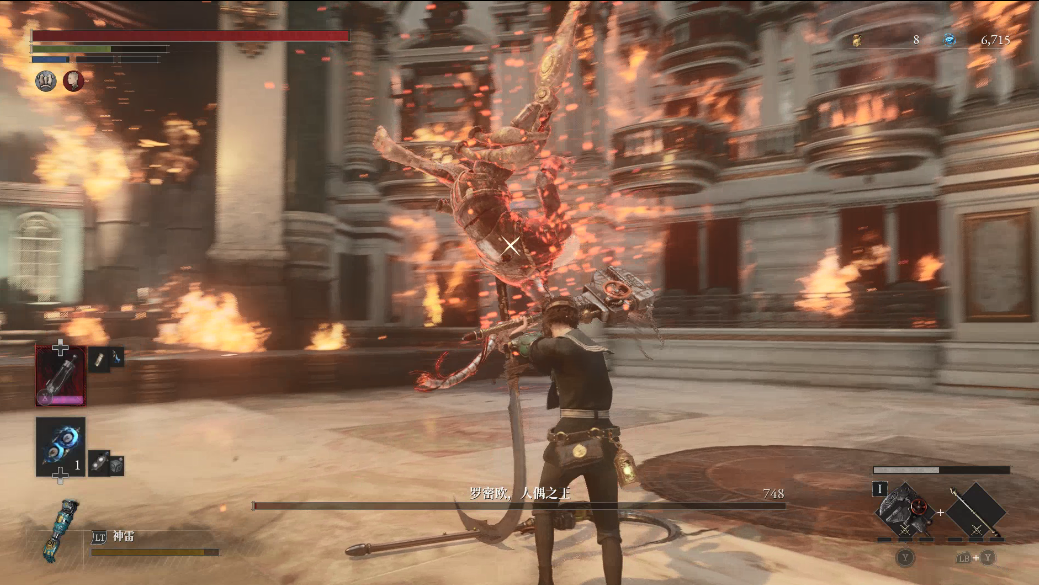Activate the Legion Arm labeled 神雷

click(60, 530)
